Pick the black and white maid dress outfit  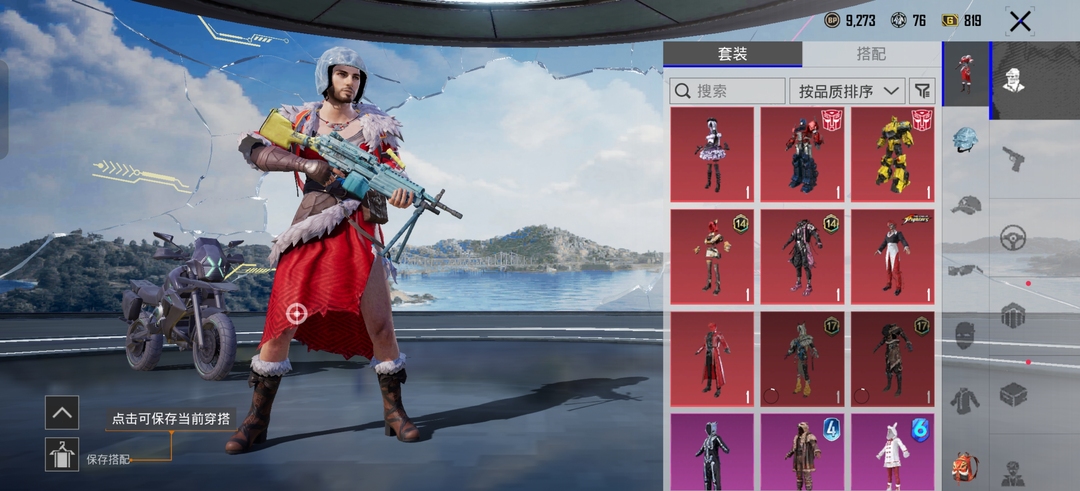(712, 155)
